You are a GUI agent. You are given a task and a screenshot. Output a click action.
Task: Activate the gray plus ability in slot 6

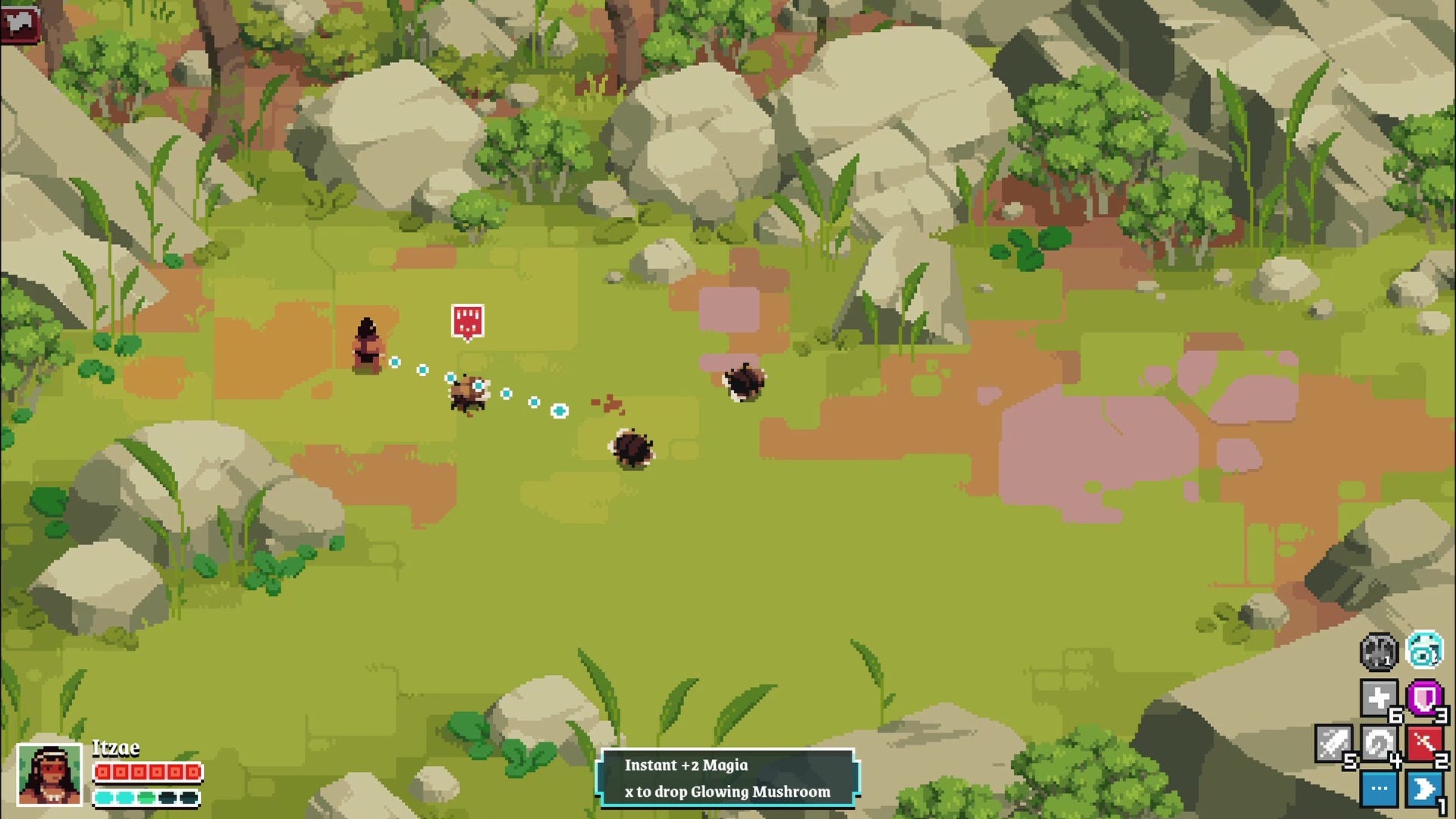[x=1378, y=698]
